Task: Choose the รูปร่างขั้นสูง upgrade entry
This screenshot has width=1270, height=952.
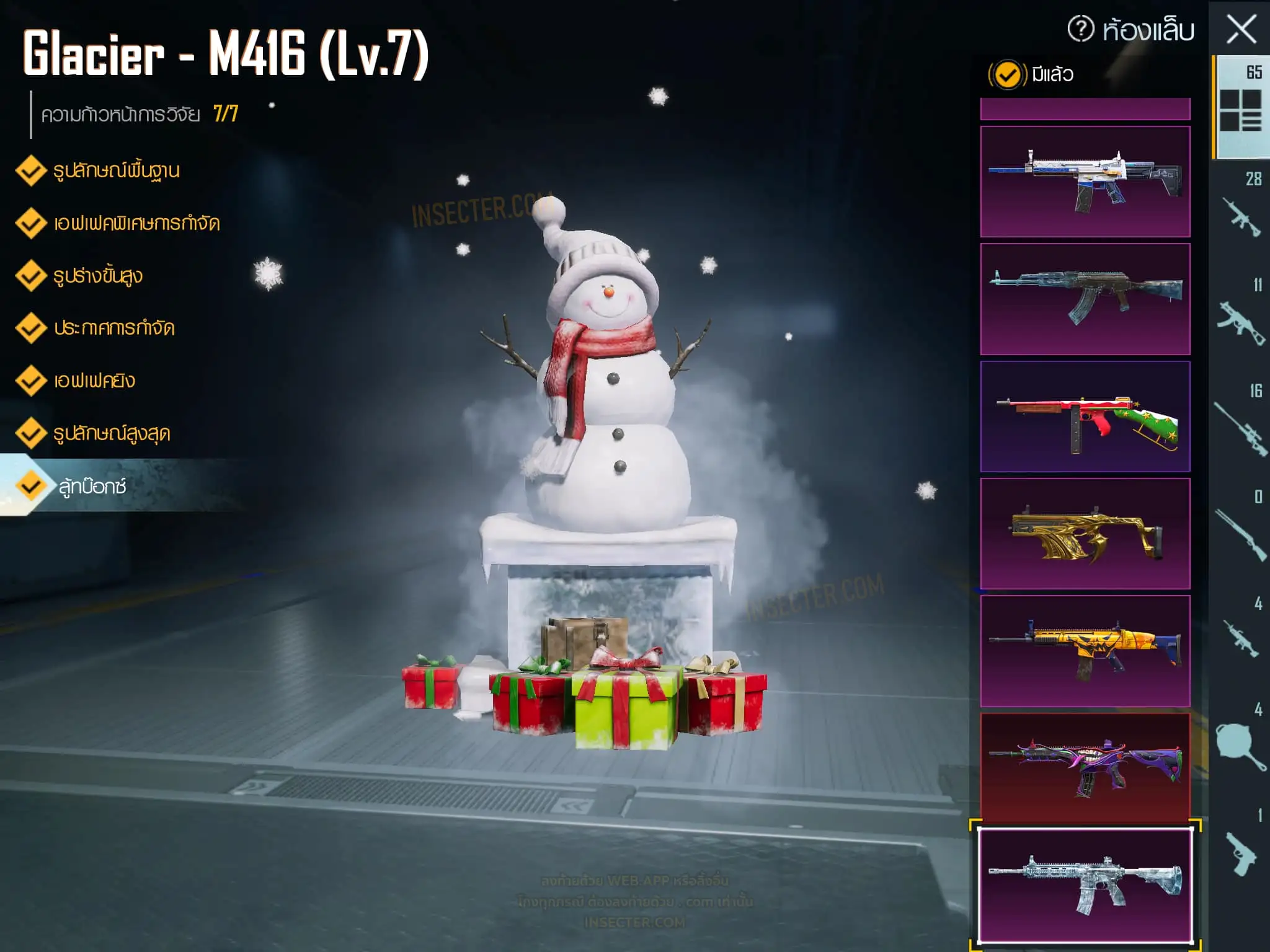Action: [x=97, y=276]
